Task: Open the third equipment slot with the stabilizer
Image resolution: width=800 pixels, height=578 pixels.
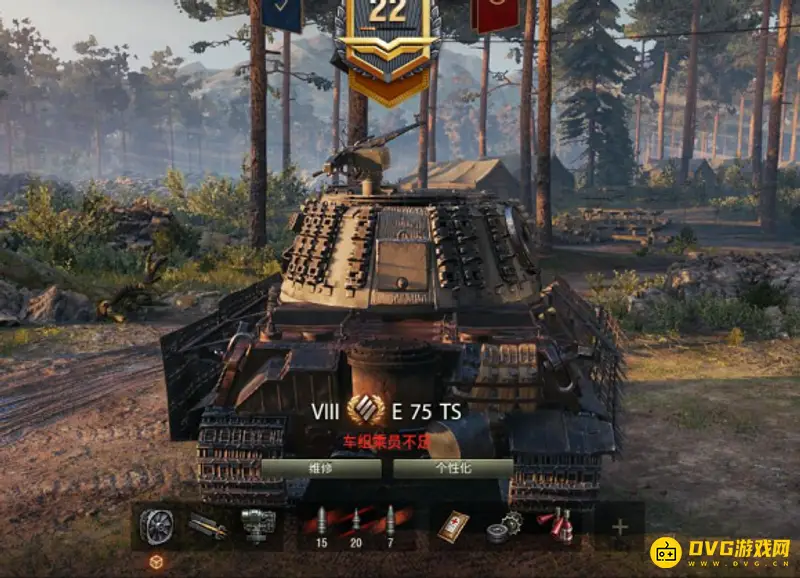Action: coord(257,525)
